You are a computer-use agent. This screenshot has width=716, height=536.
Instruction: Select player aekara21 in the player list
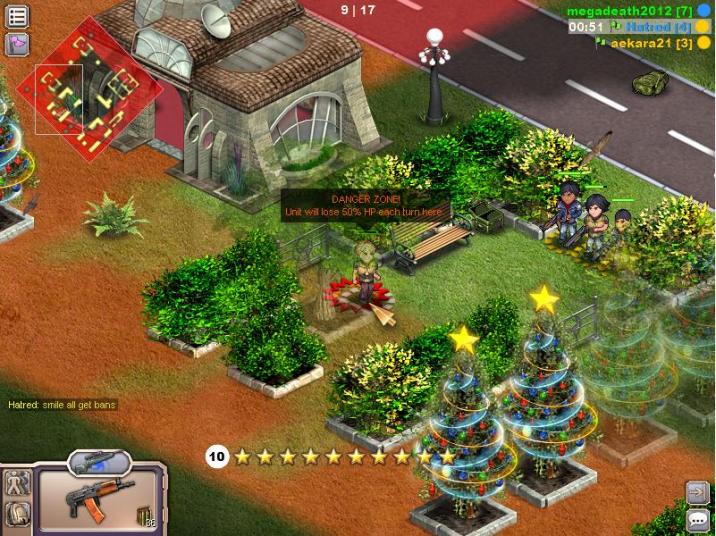point(651,43)
